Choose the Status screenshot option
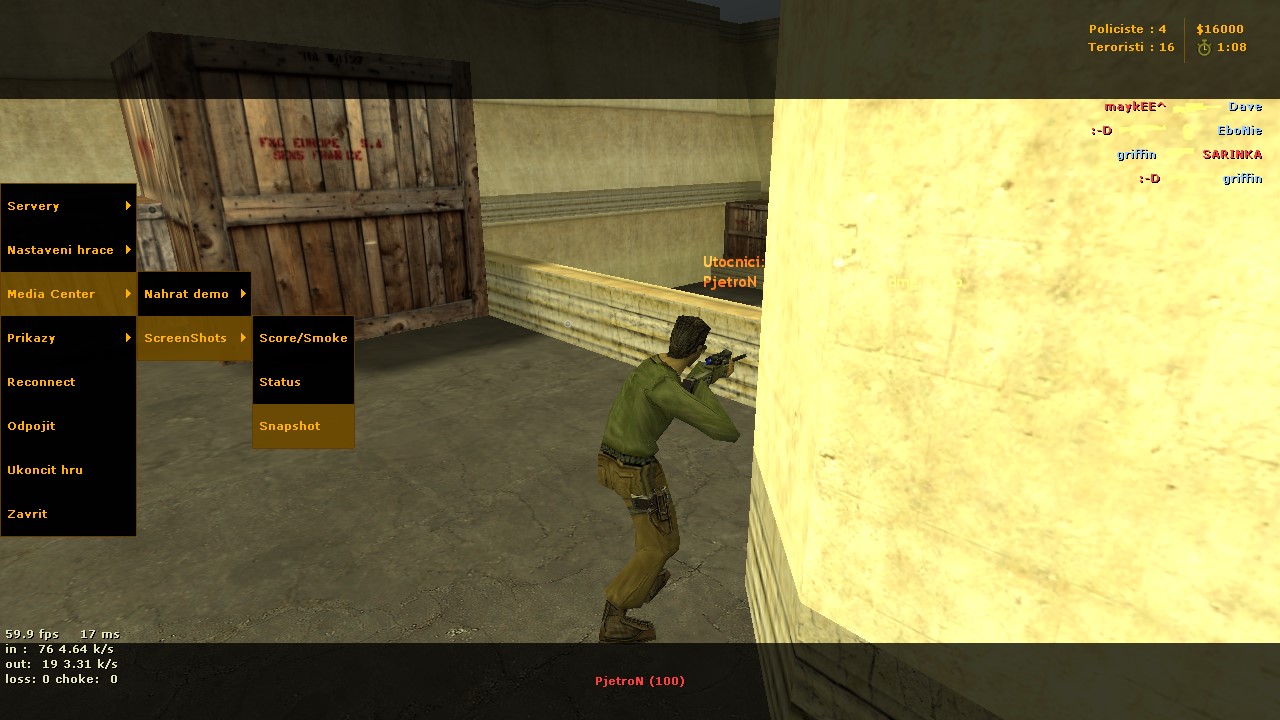 tap(303, 382)
